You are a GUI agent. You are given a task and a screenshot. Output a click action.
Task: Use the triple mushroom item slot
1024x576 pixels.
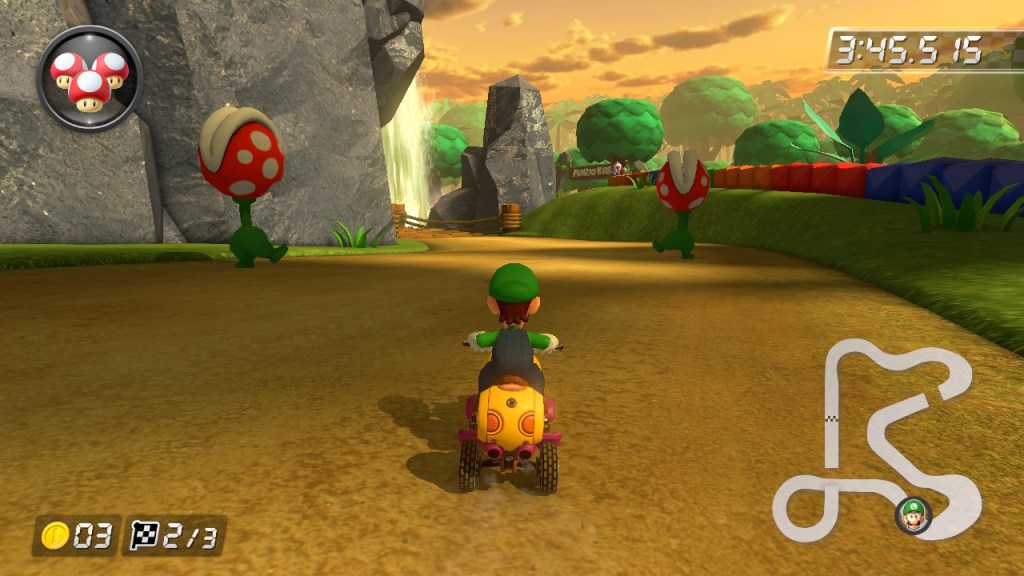89,78
